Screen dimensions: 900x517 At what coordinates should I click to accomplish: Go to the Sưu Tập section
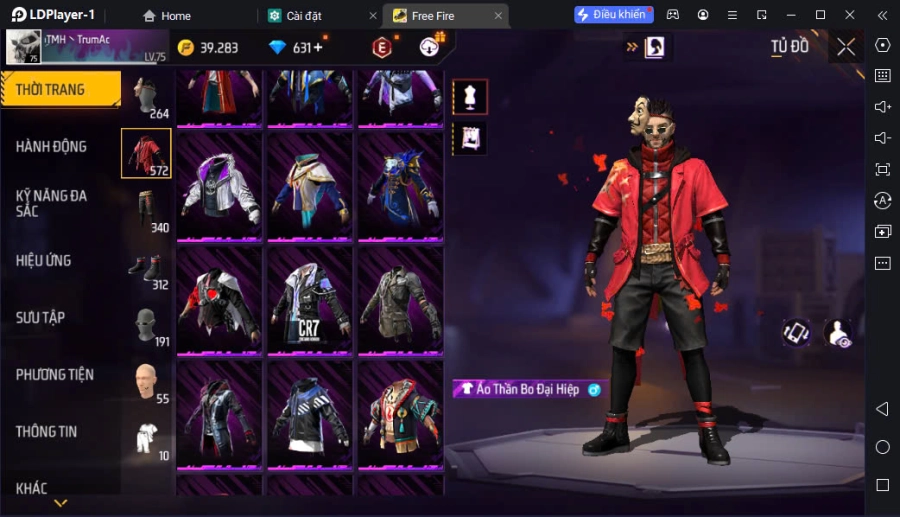coord(41,318)
